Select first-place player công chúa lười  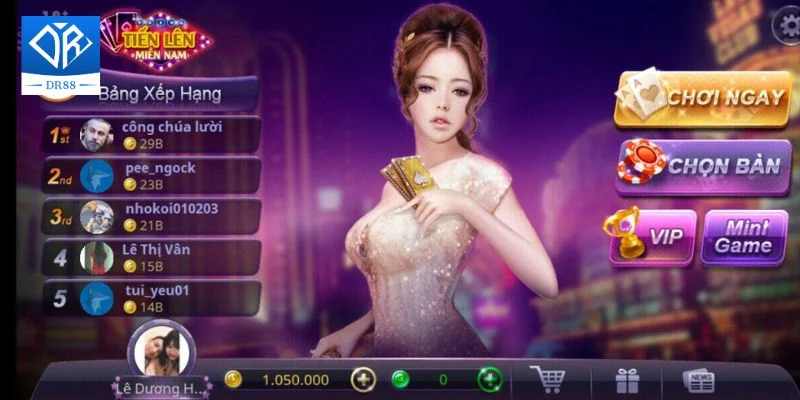pos(150,135)
